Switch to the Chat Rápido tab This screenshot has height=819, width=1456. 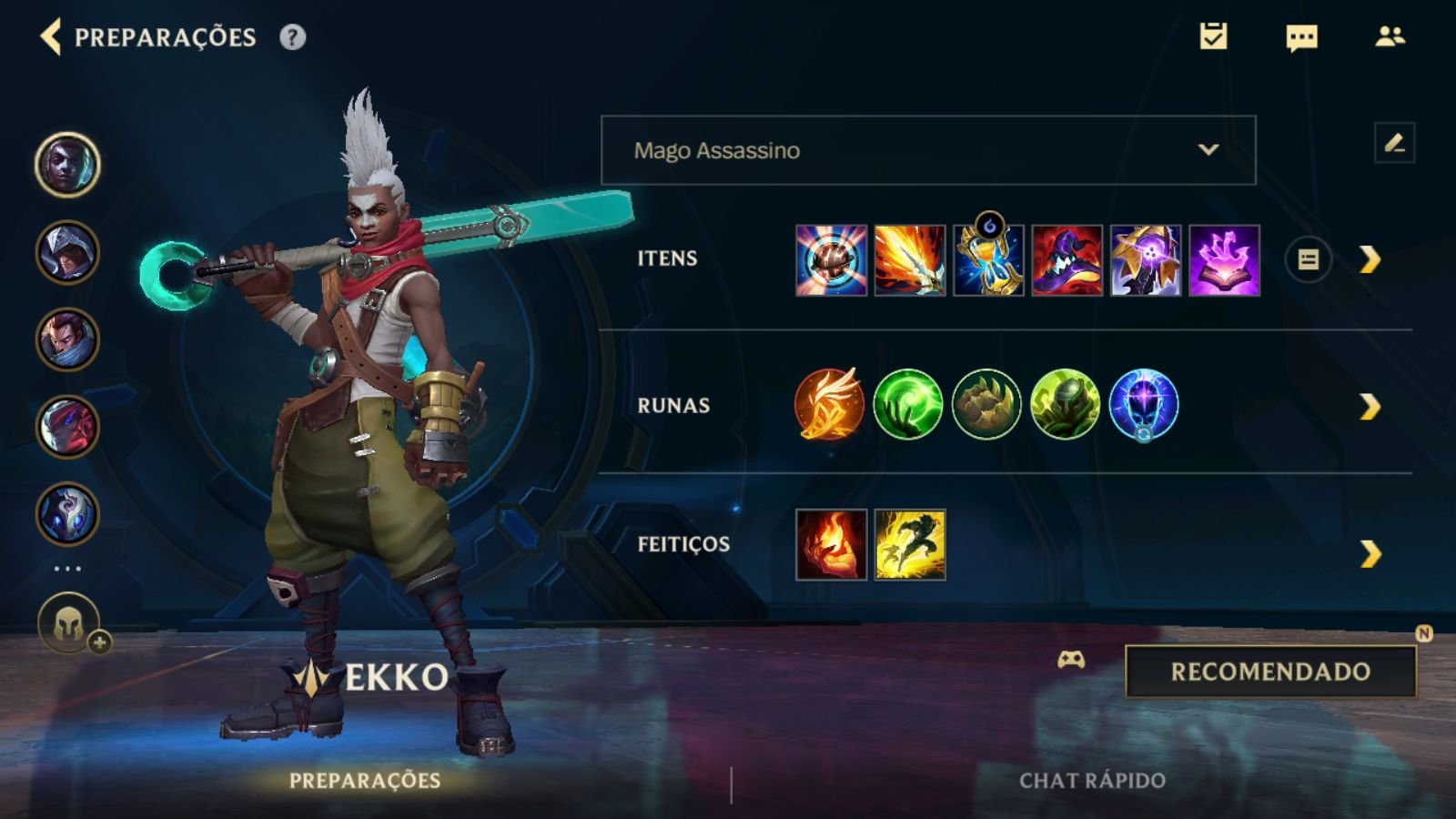(1092, 781)
